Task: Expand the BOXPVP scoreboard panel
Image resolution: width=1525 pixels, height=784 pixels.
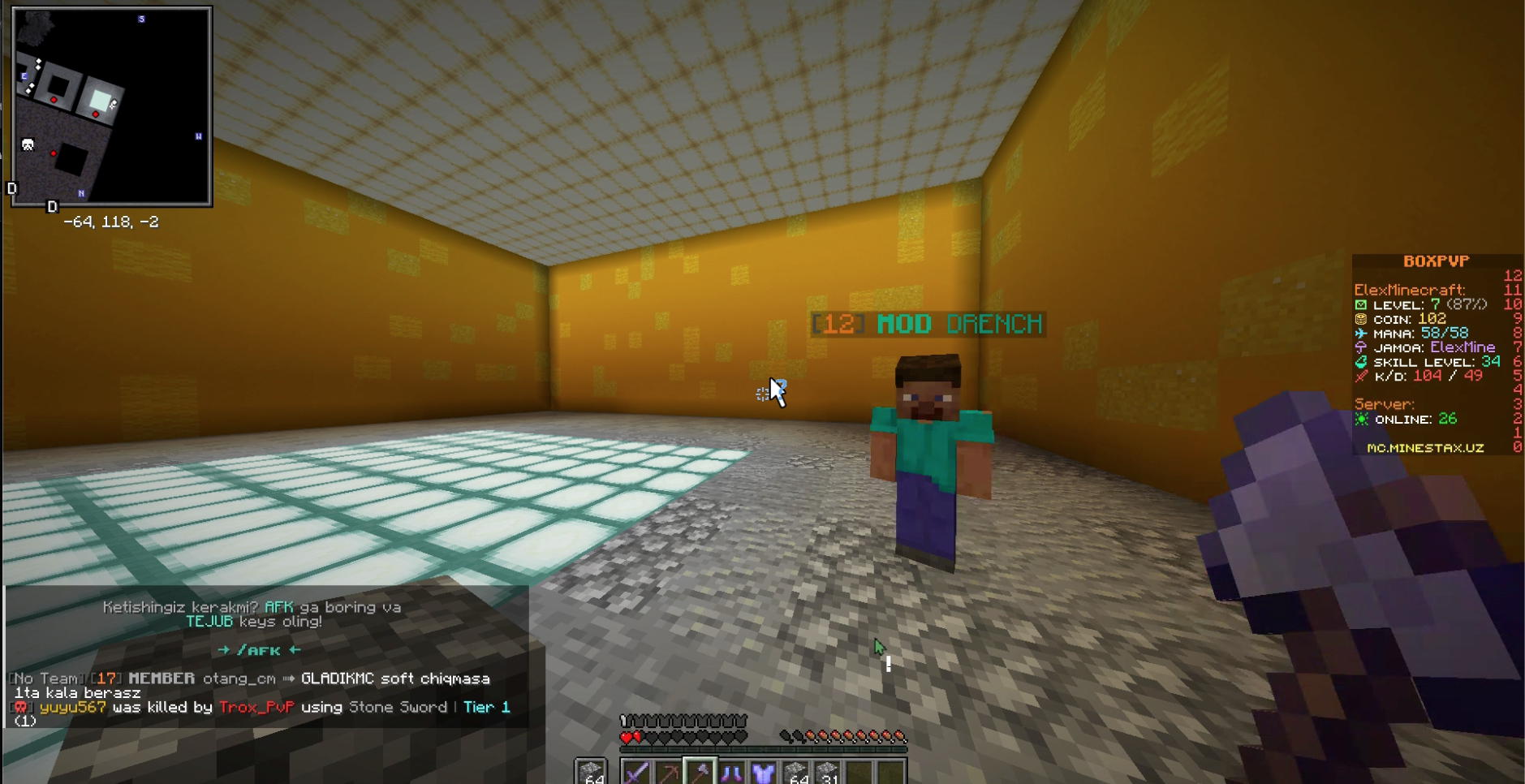Action: coord(1435,261)
